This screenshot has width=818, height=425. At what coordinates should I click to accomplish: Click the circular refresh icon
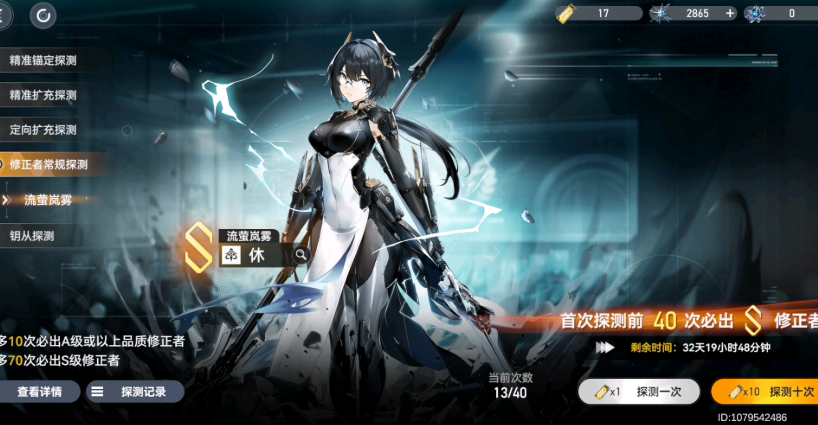click(x=44, y=15)
